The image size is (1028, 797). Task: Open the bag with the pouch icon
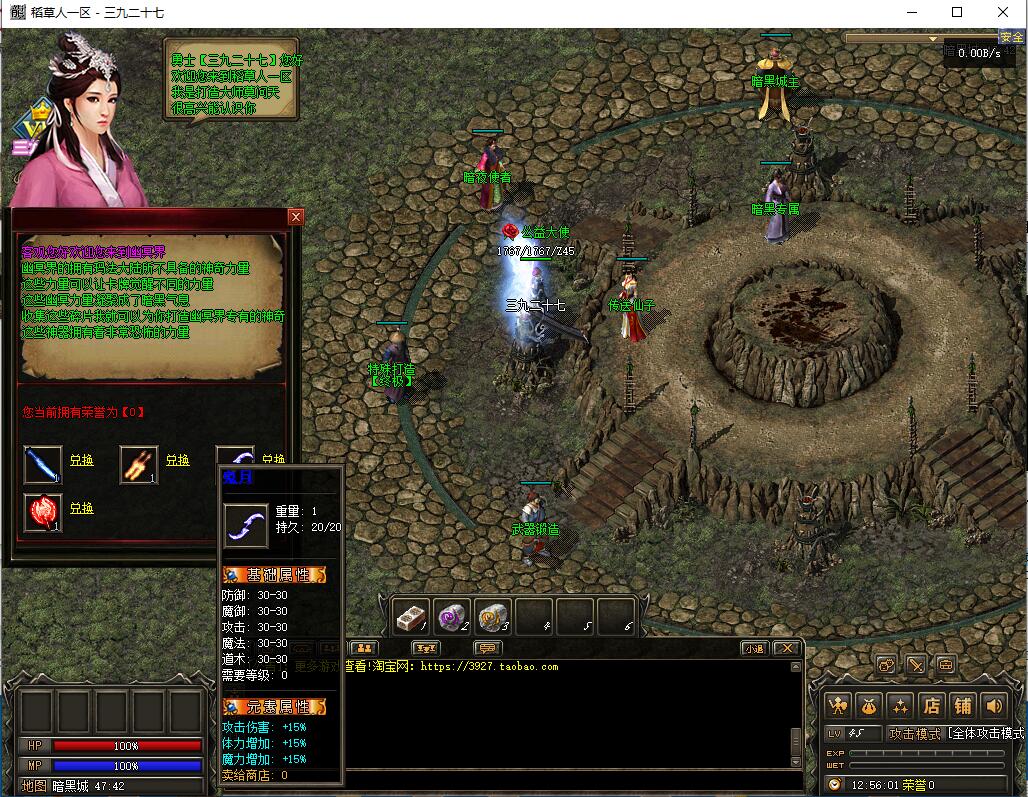(869, 706)
